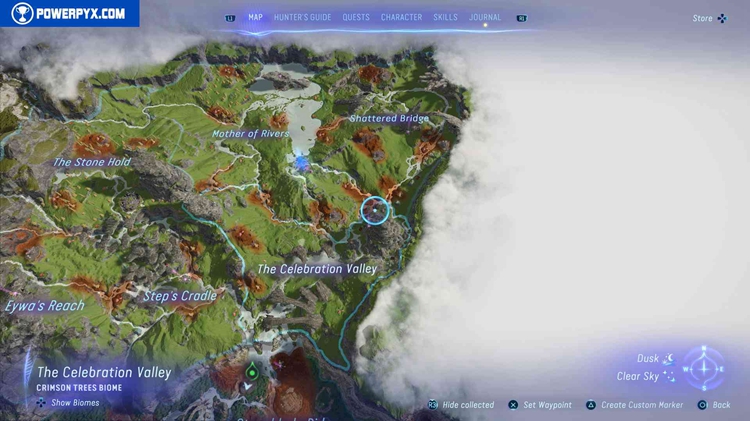Open the Quests tab
Image resolution: width=750 pixels, height=421 pixels.
356,17
